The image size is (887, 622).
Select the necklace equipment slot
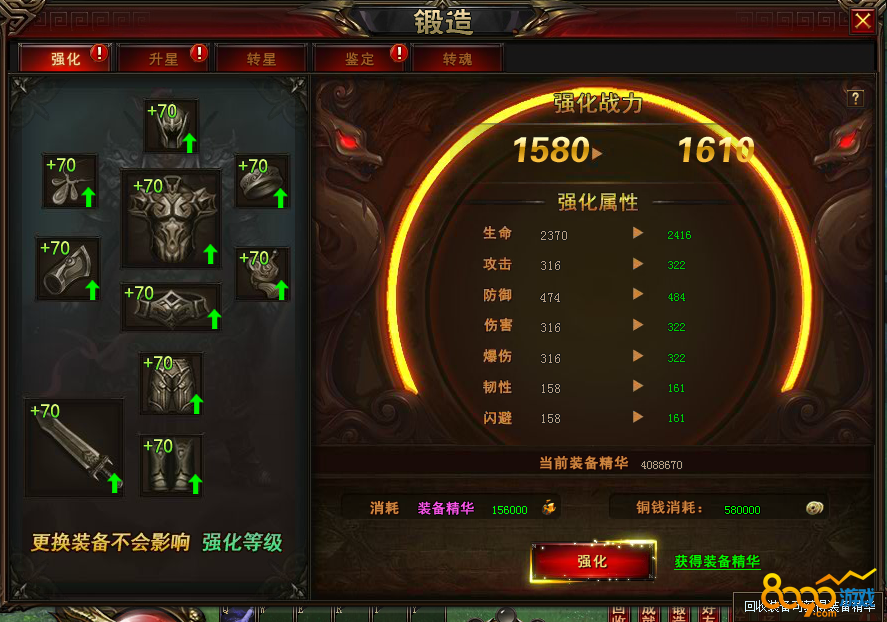[70, 181]
